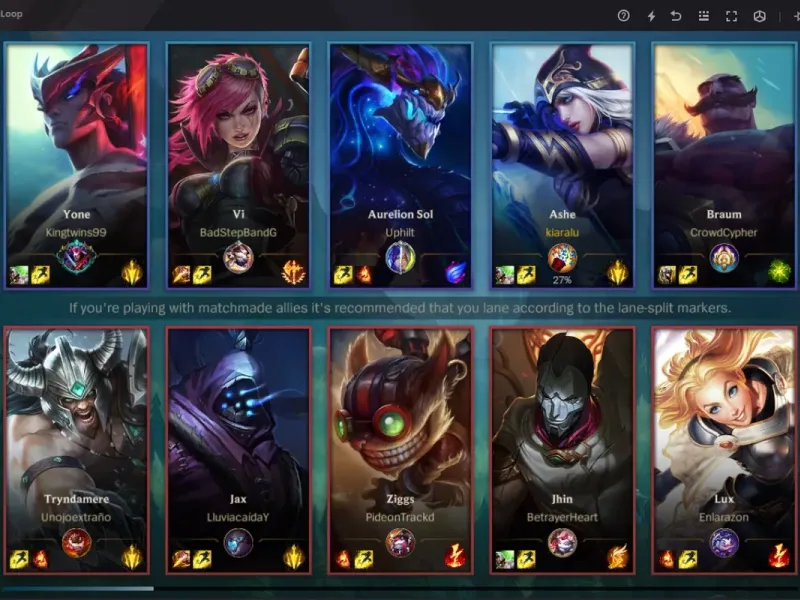800x600 pixels.
Task: Toggle the fullscreen brackets icon
Action: [731, 16]
